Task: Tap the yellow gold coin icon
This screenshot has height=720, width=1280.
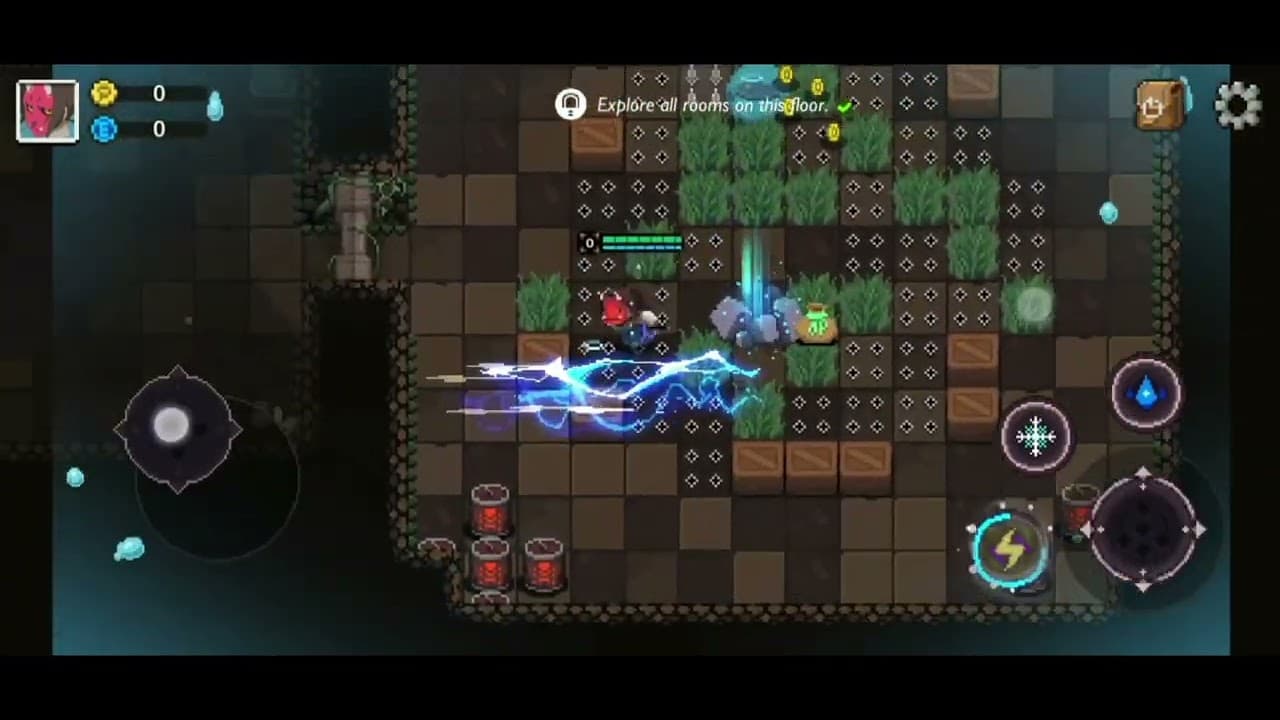Action: tap(105, 93)
